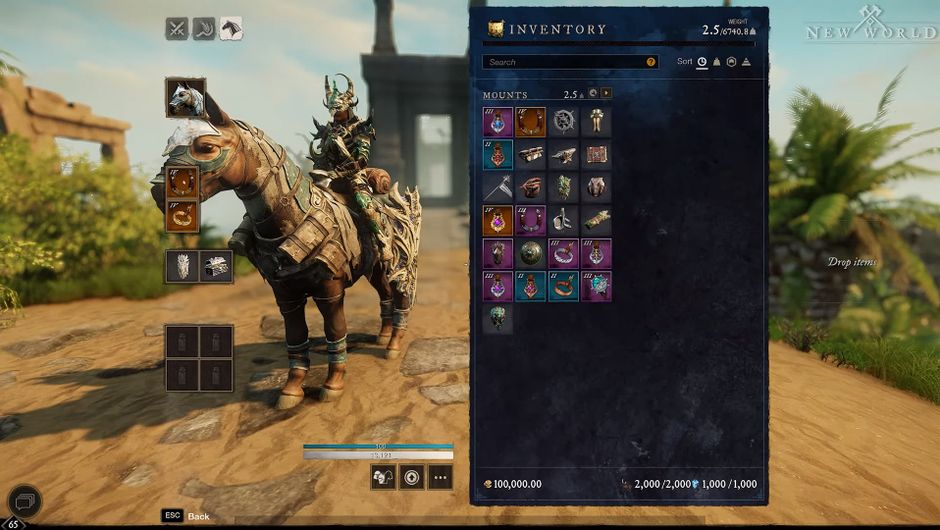
Task: Select the skull mask item slot
Action: [498, 319]
